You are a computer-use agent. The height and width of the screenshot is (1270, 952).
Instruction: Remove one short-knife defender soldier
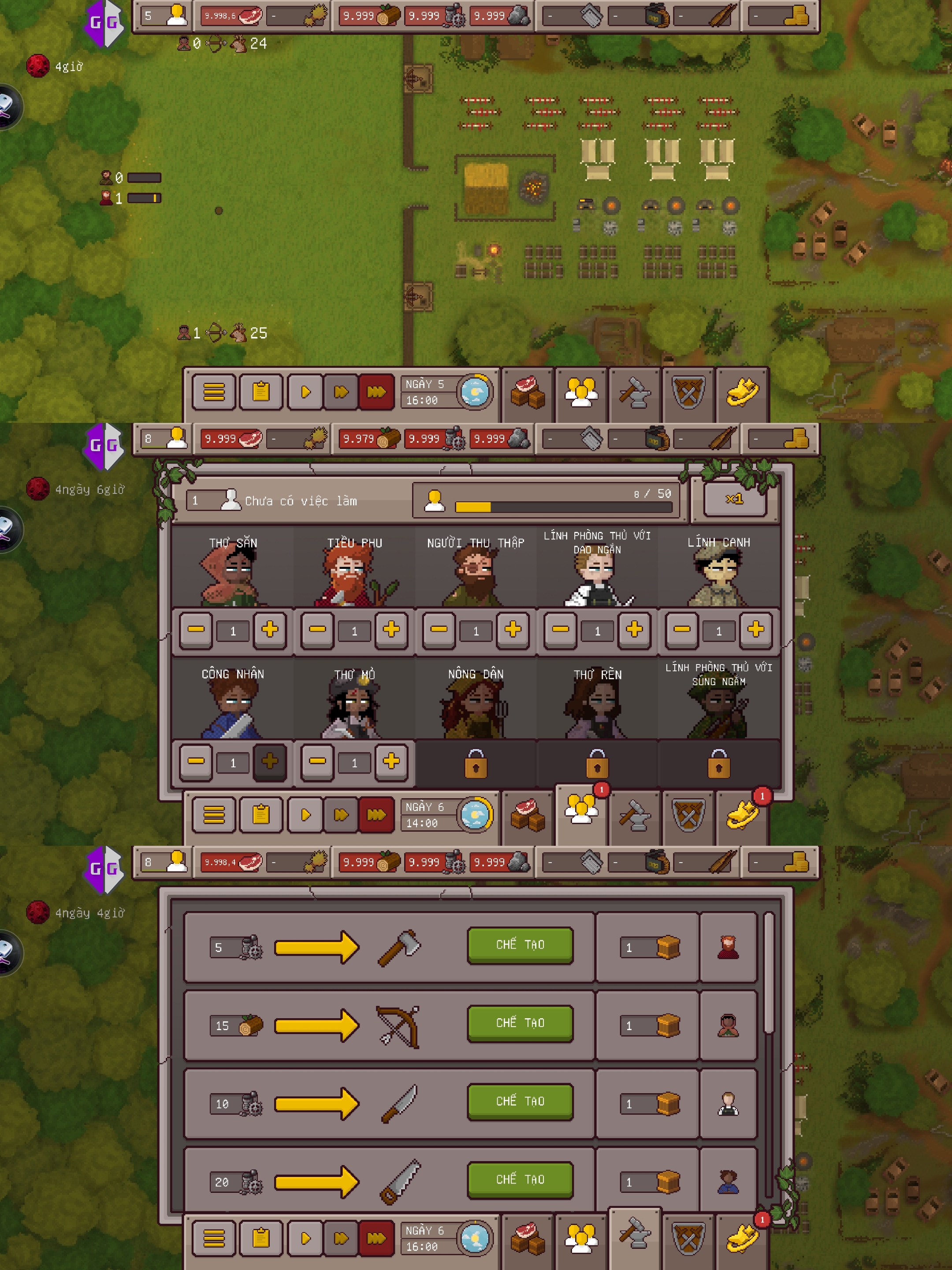[x=560, y=629]
